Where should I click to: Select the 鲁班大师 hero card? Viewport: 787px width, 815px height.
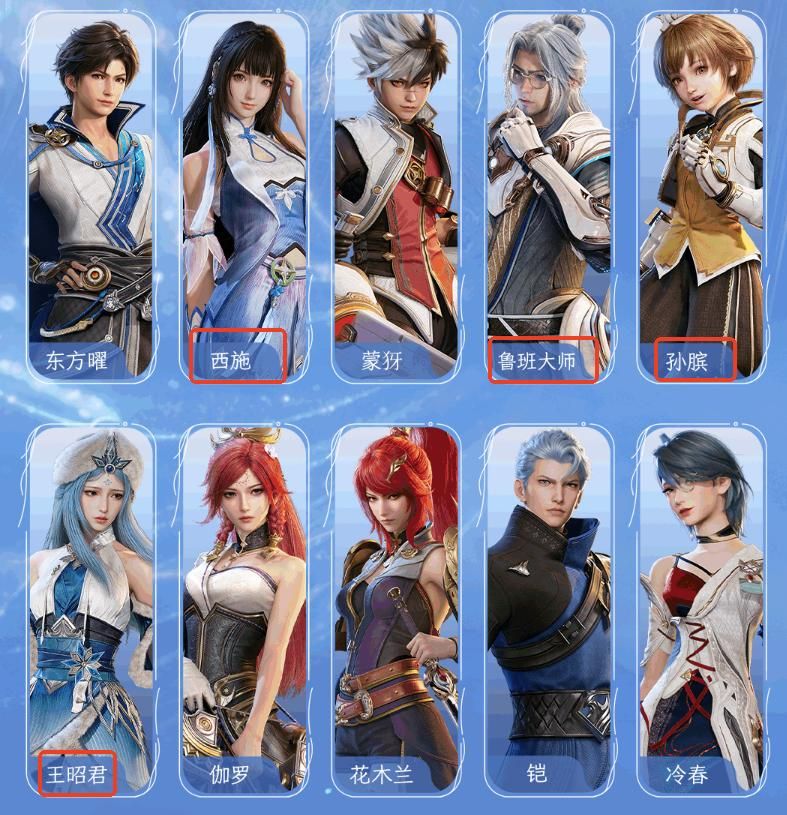(x=548, y=200)
